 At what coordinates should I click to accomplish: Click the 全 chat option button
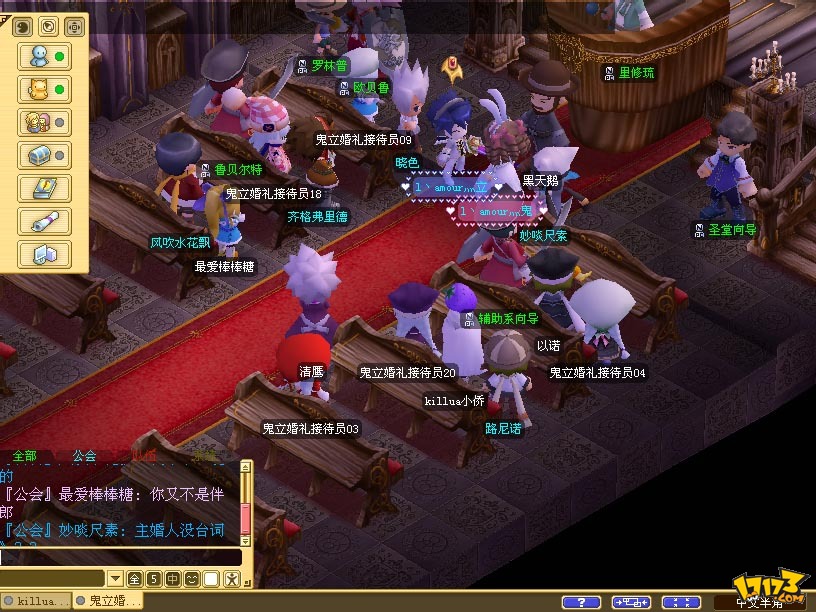(x=135, y=579)
